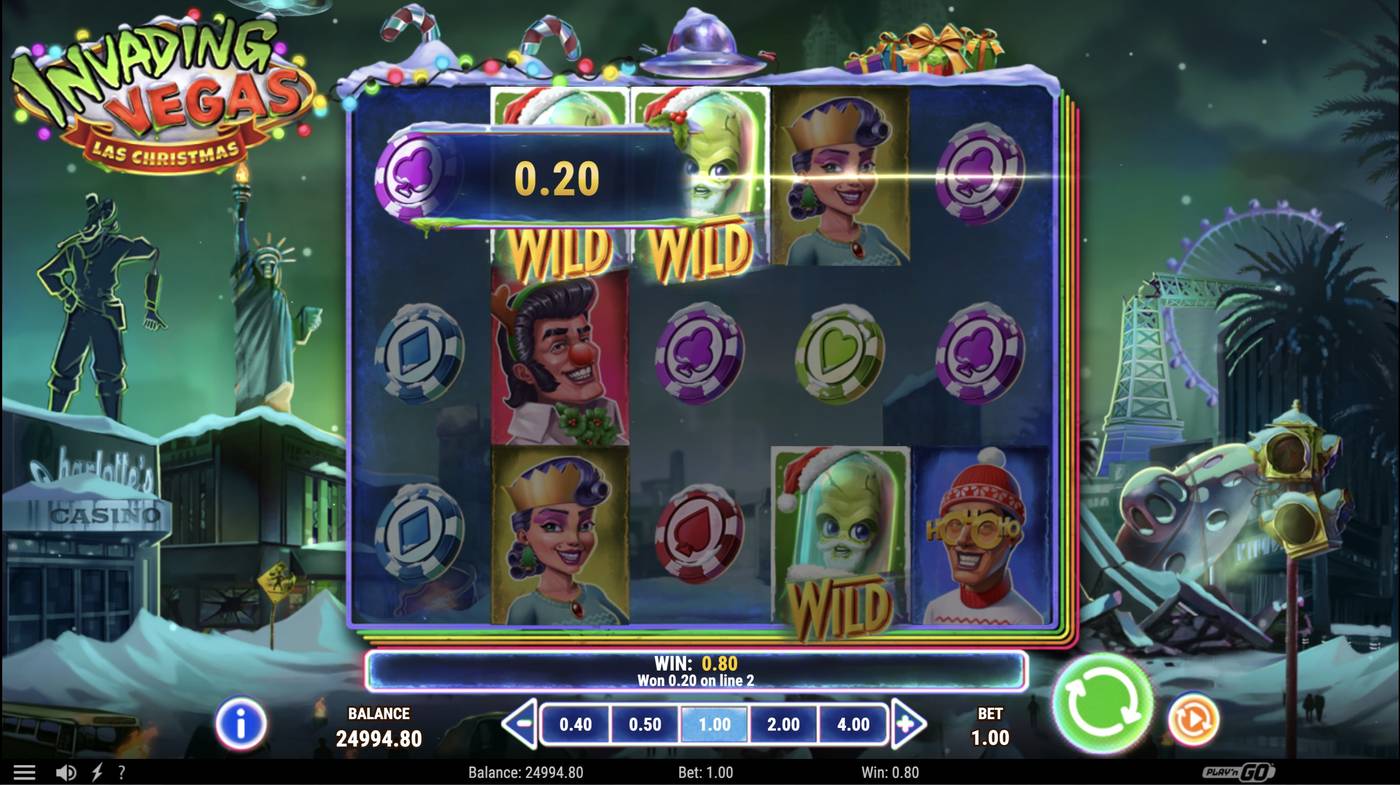This screenshot has height=785, width=1400.
Task: Select the 1.00 bet amount
Action: (x=713, y=722)
